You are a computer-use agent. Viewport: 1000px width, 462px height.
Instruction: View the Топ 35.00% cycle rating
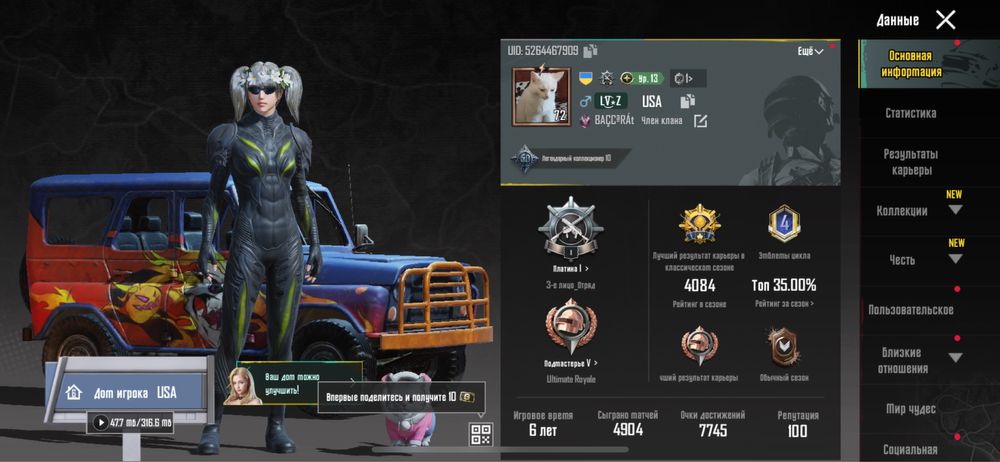[784, 286]
